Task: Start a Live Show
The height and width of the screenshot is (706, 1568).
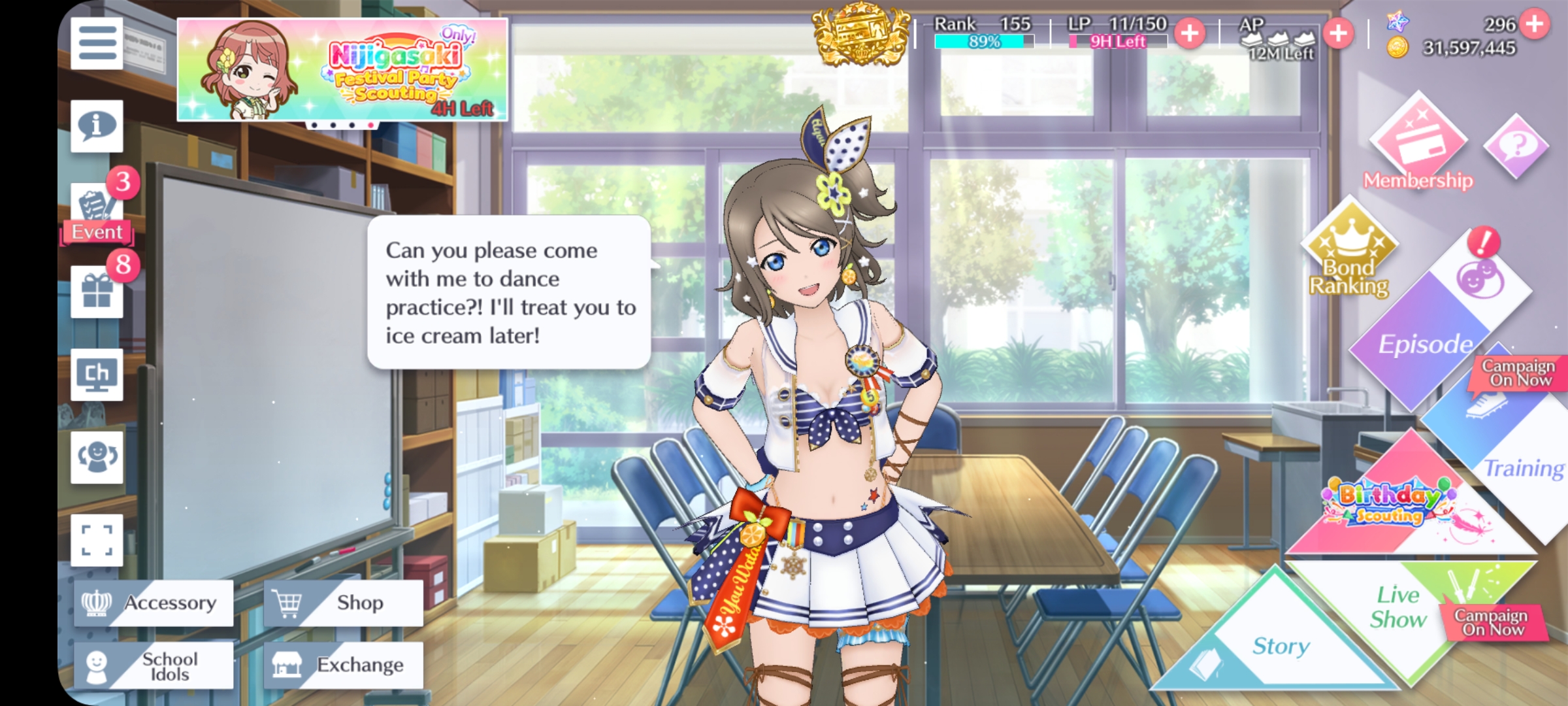Action: click(1398, 608)
